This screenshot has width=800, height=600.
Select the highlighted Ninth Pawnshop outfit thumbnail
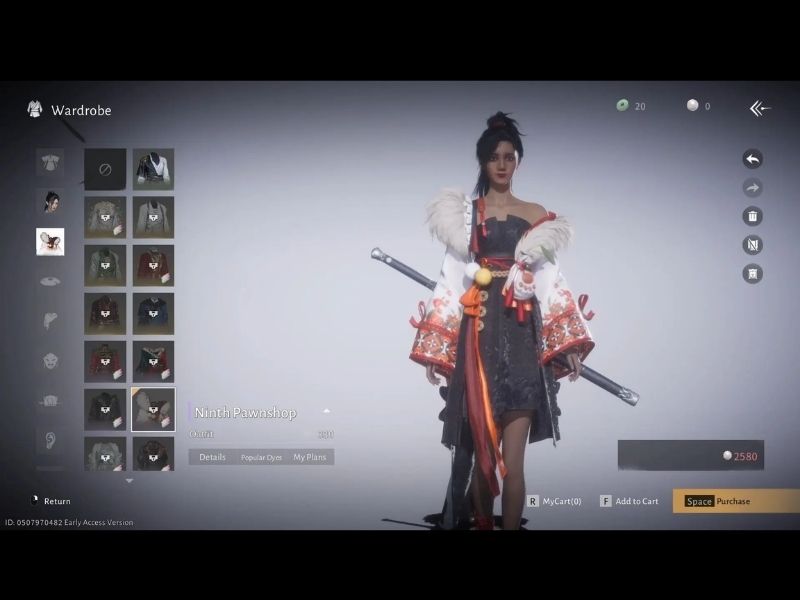(x=153, y=409)
